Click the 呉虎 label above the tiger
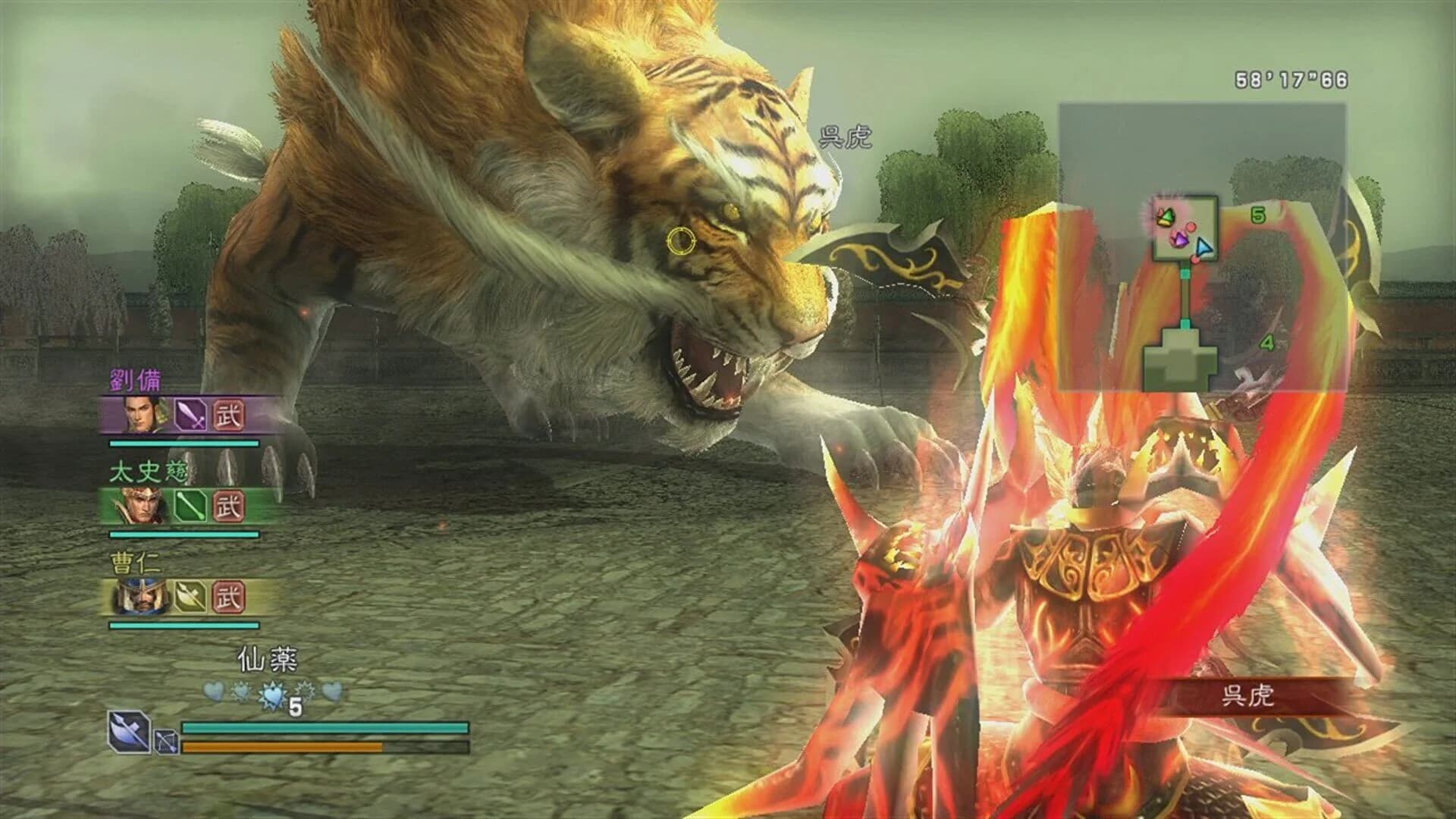The width and height of the screenshot is (1456, 819). click(846, 136)
